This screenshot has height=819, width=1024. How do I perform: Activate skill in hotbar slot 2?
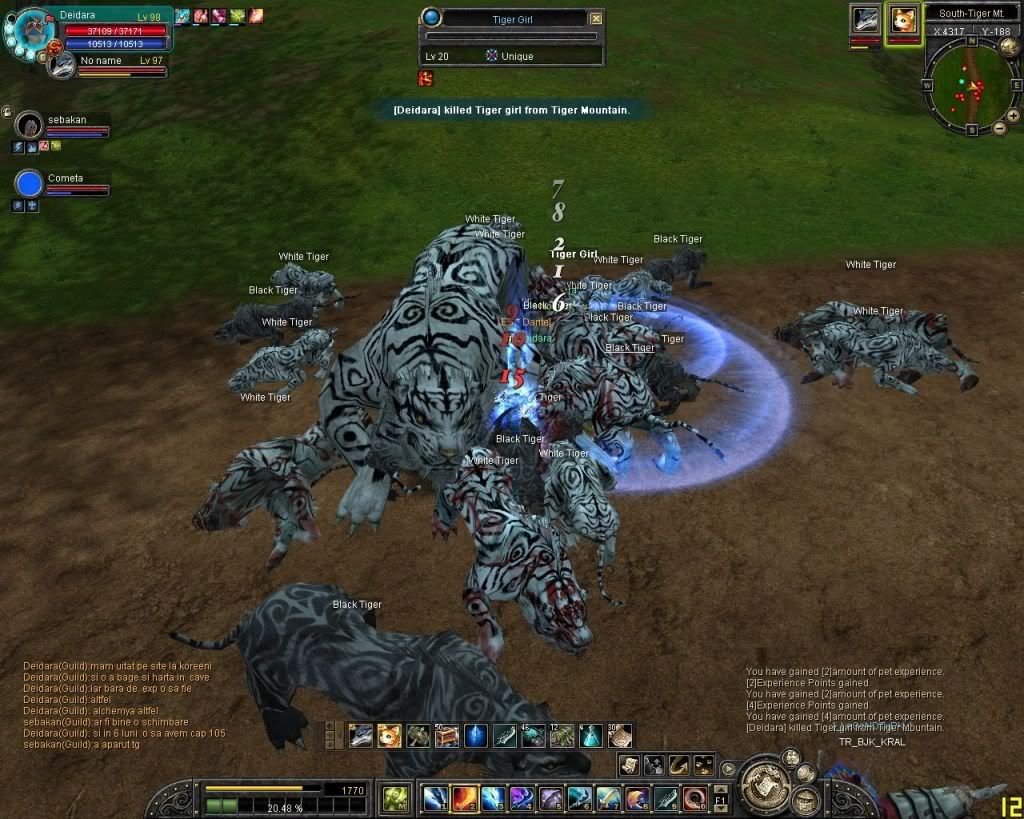[x=464, y=798]
